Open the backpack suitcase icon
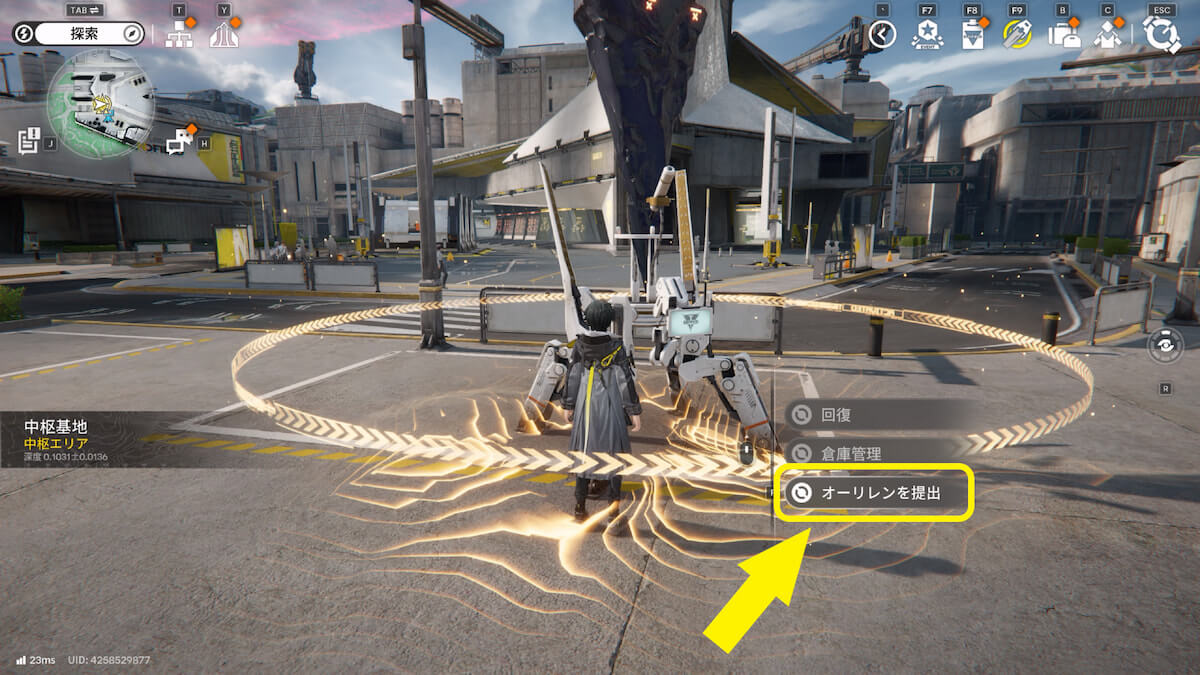This screenshot has width=1200, height=675. pyautogui.click(x=1063, y=35)
